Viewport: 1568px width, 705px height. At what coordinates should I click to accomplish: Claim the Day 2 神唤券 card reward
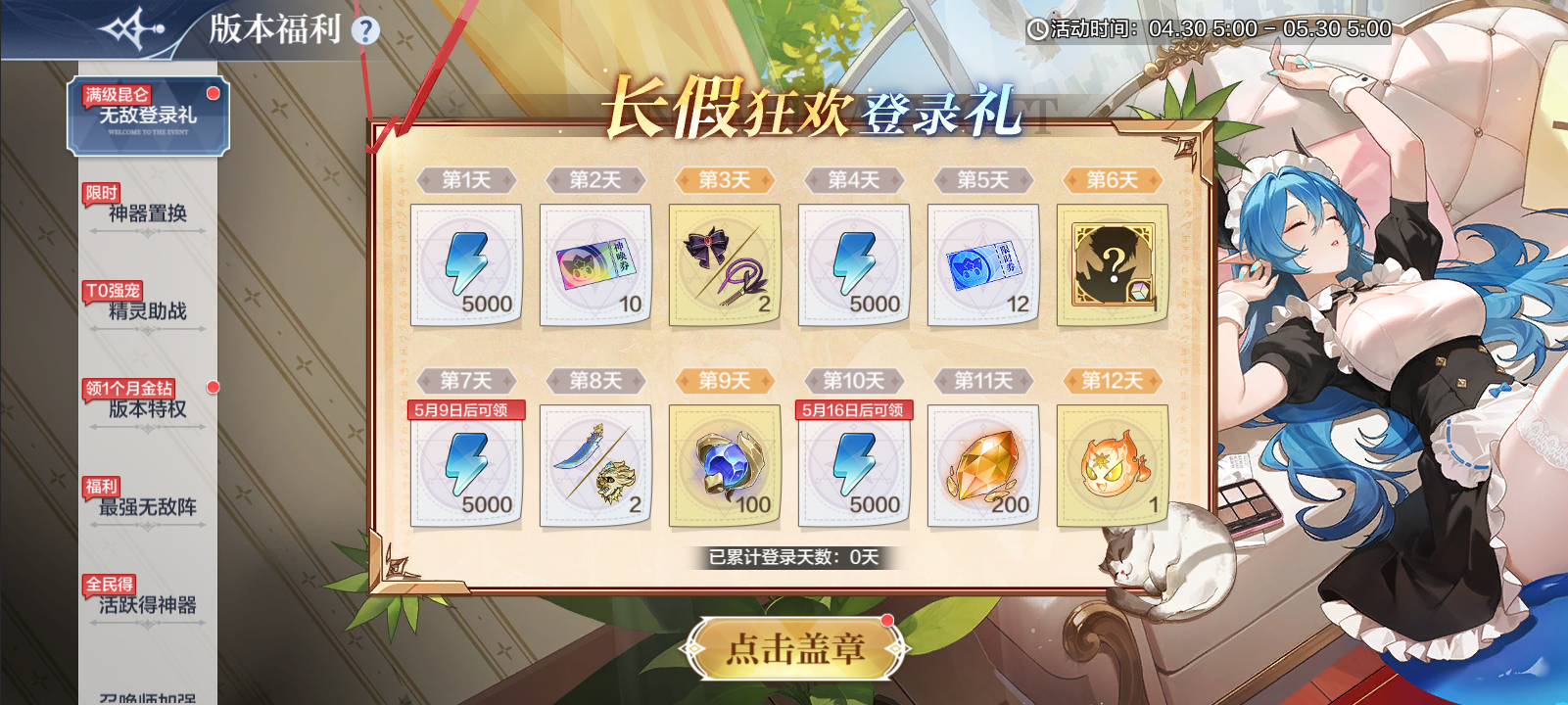pos(595,264)
